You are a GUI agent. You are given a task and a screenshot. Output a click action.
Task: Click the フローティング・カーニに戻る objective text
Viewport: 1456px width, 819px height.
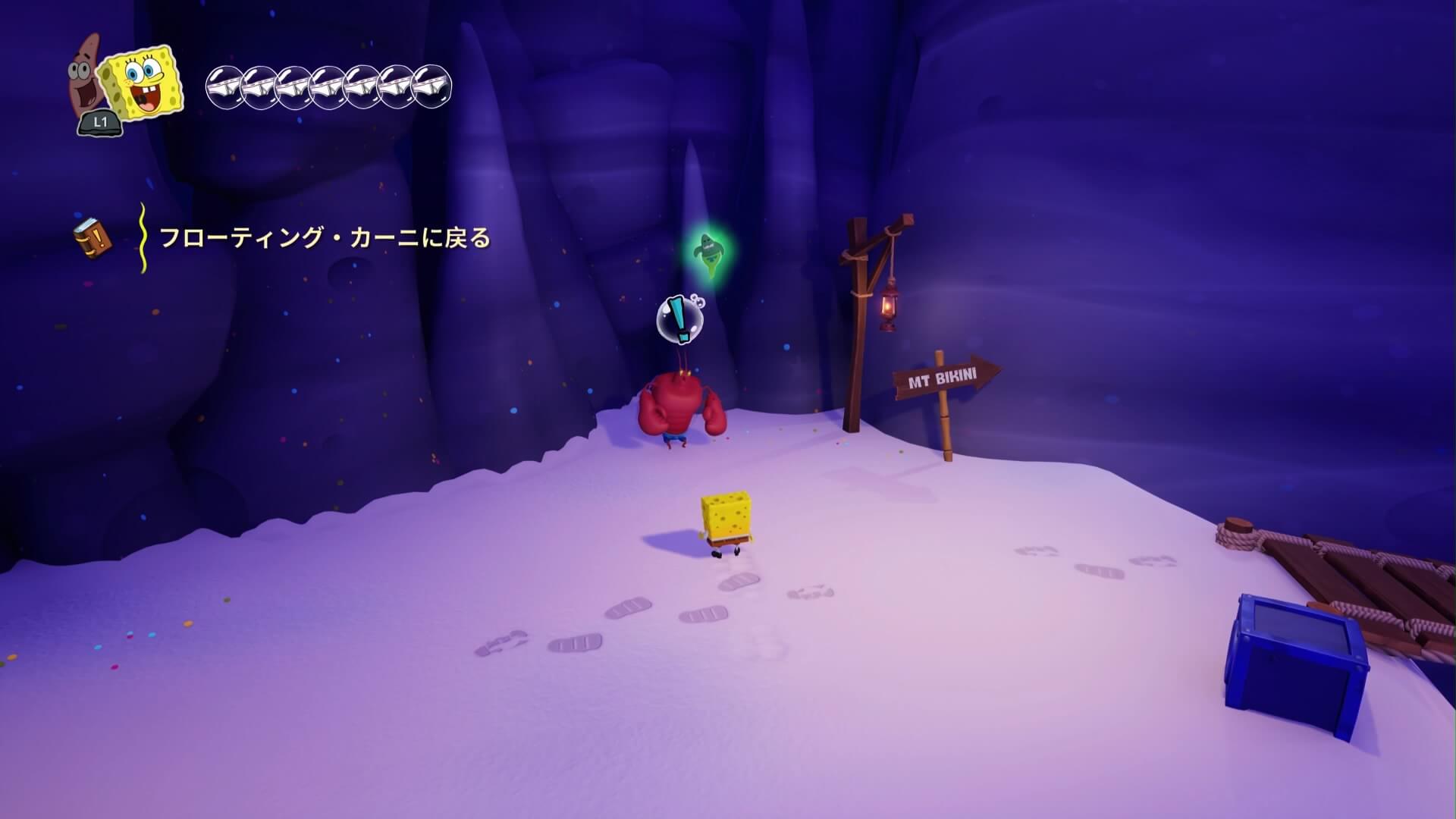[x=325, y=239]
